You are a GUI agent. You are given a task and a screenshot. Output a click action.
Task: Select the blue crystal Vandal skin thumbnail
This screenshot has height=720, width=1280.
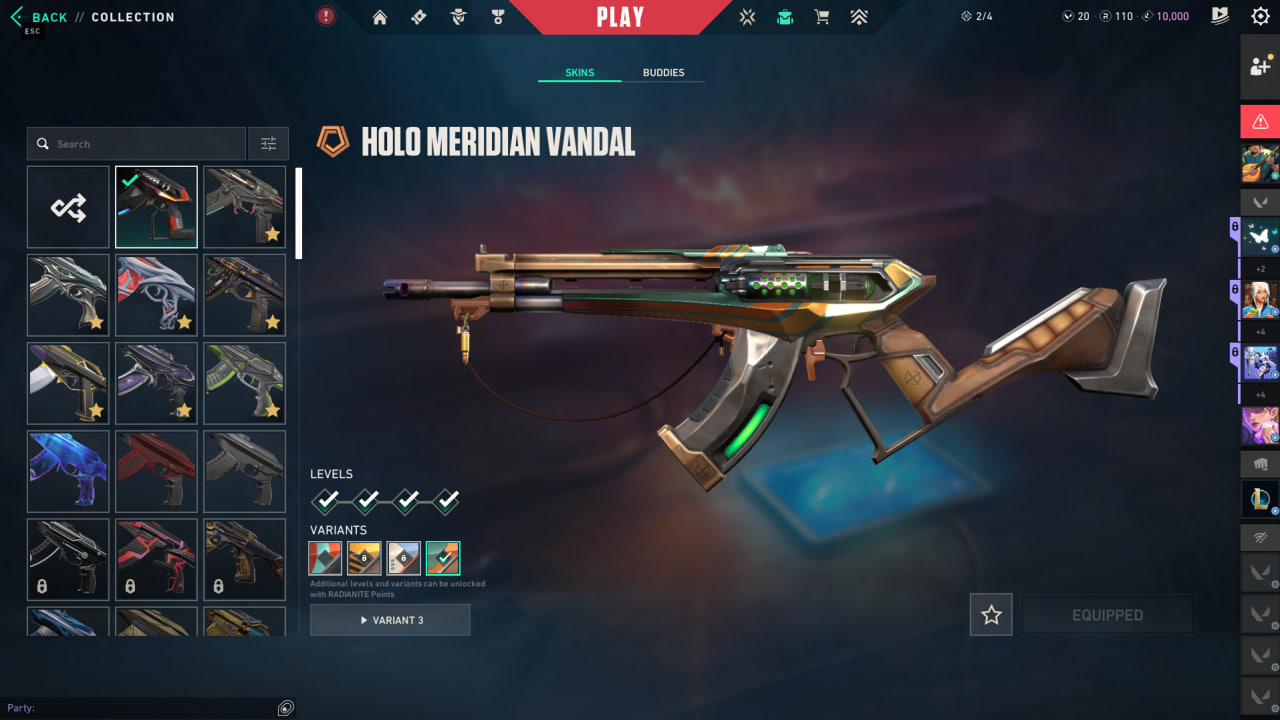coord(68,471)
